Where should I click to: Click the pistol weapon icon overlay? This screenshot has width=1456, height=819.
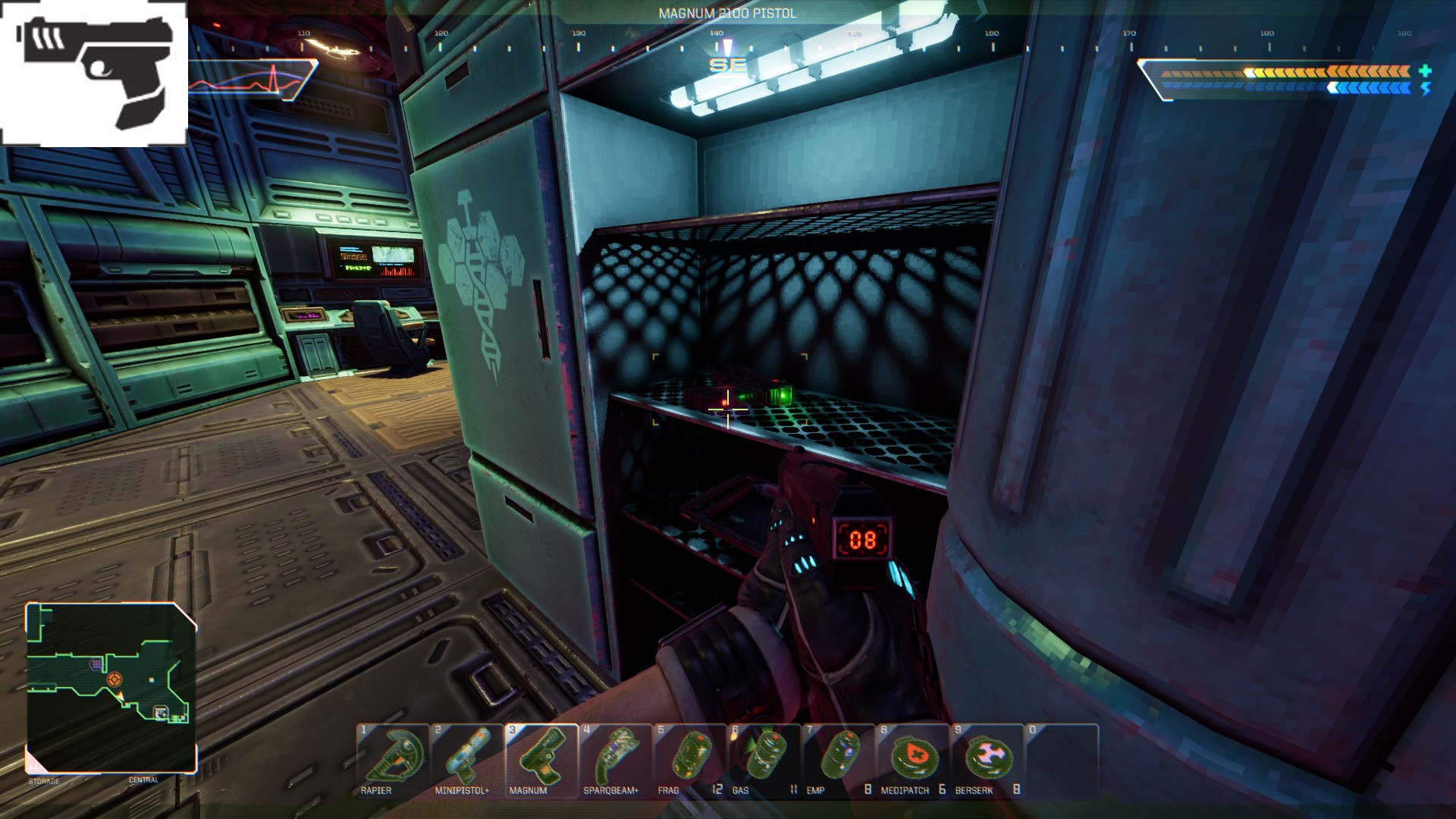coord(94,74)
